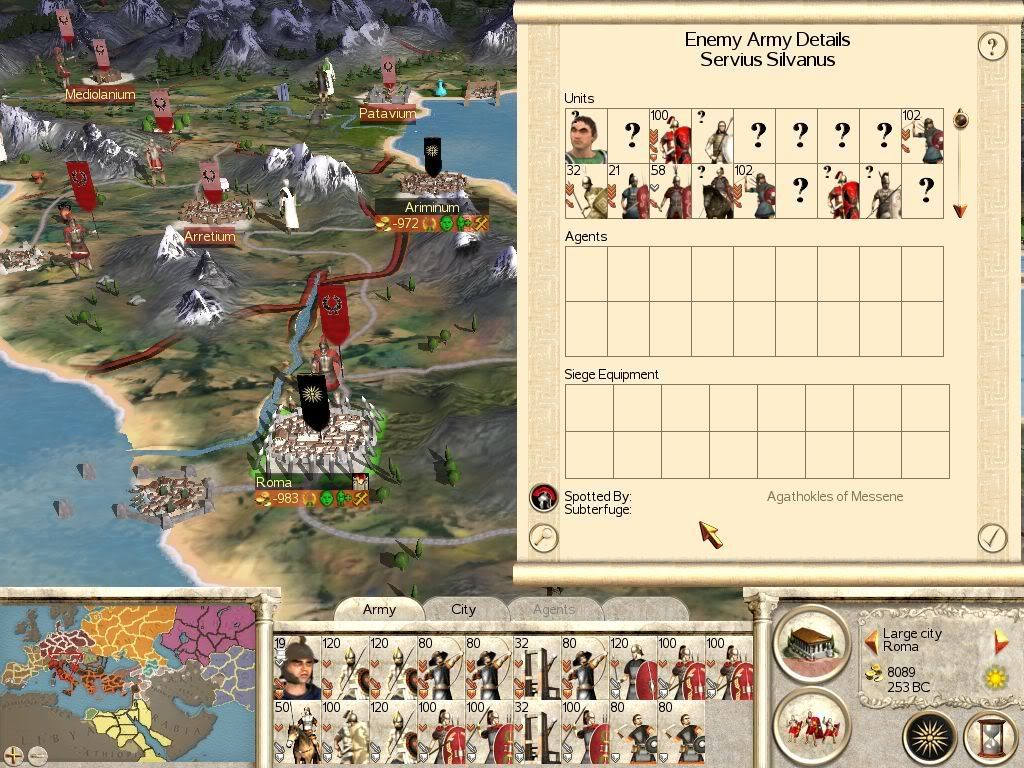Open the help question mark button

point(991,46)
